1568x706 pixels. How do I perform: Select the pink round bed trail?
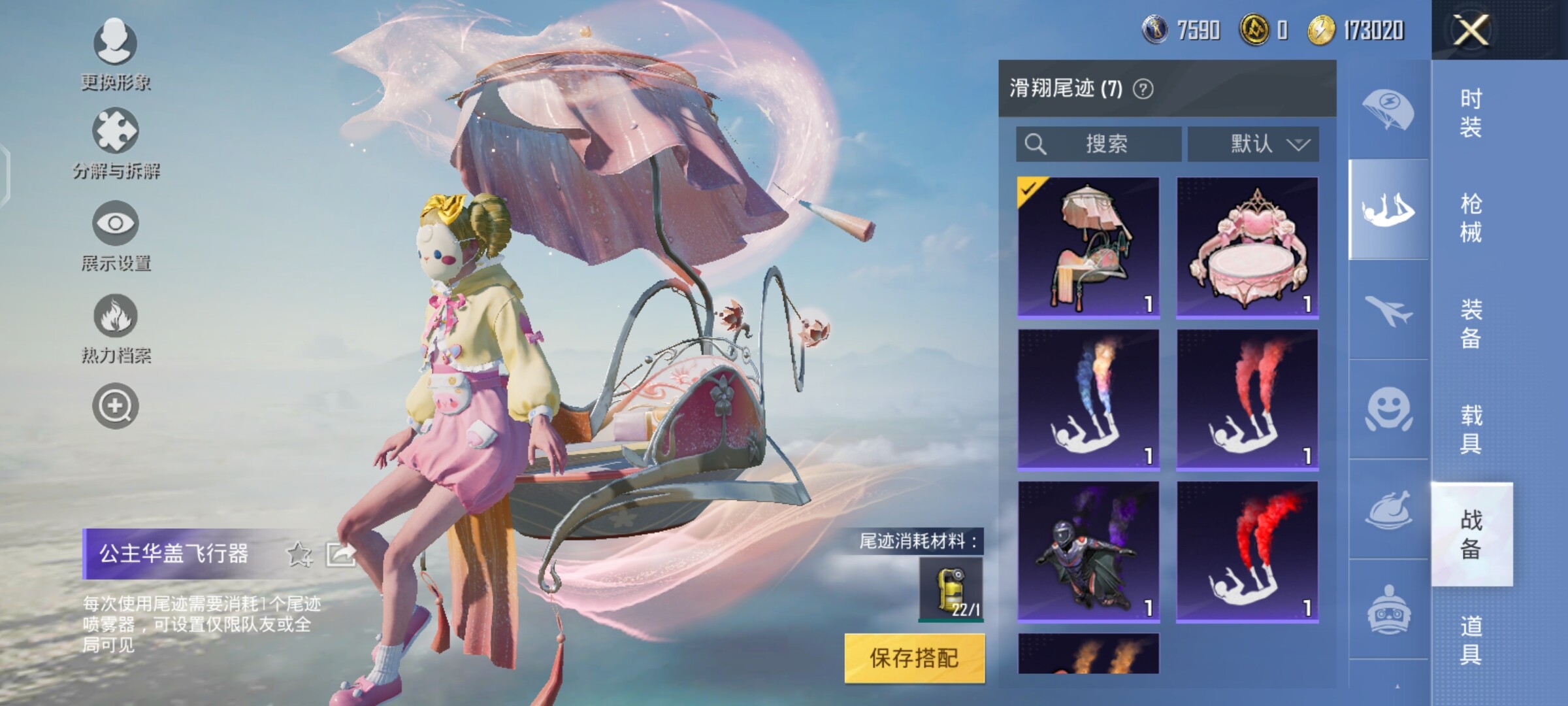pos(1247,247)
